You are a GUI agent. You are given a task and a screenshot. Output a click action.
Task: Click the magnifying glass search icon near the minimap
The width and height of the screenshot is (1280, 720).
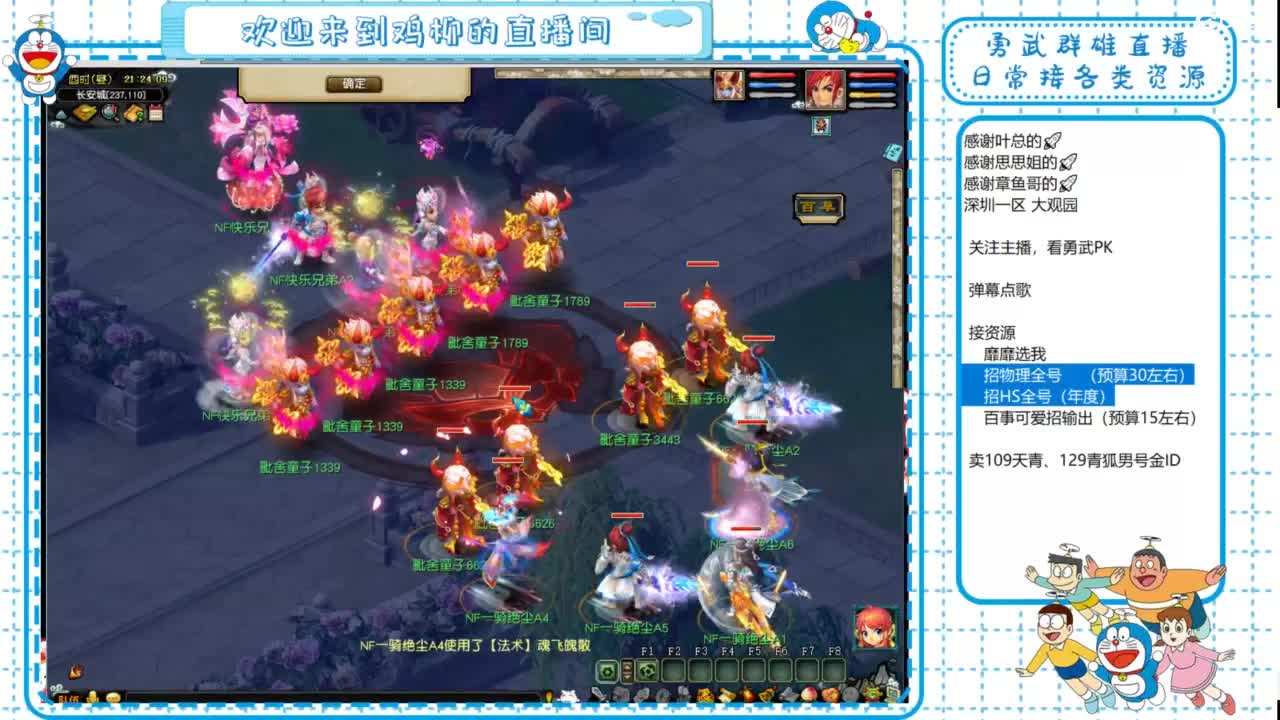[x=106, y=112]
